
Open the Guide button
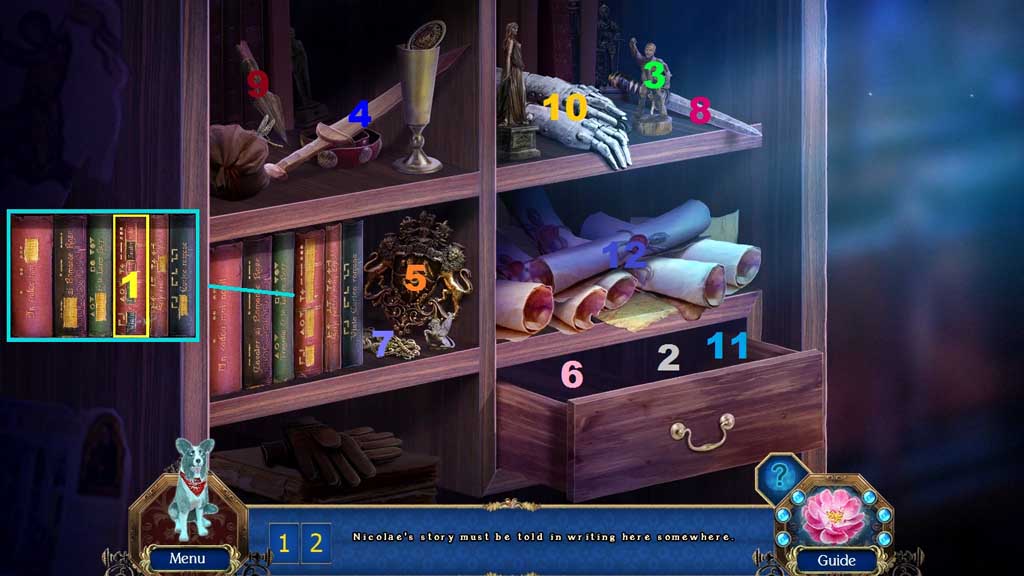tap(836, 560)
